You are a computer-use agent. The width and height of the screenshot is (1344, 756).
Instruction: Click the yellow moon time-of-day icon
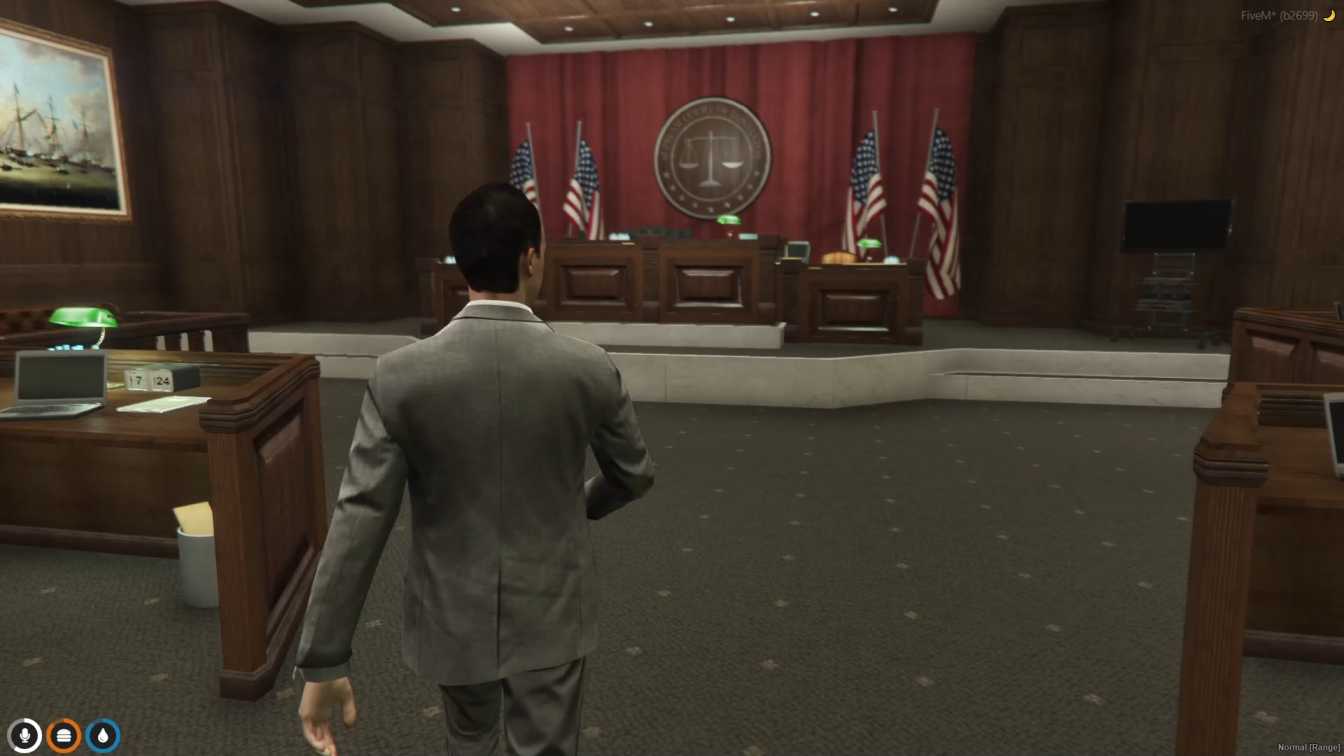point(1331,15)
